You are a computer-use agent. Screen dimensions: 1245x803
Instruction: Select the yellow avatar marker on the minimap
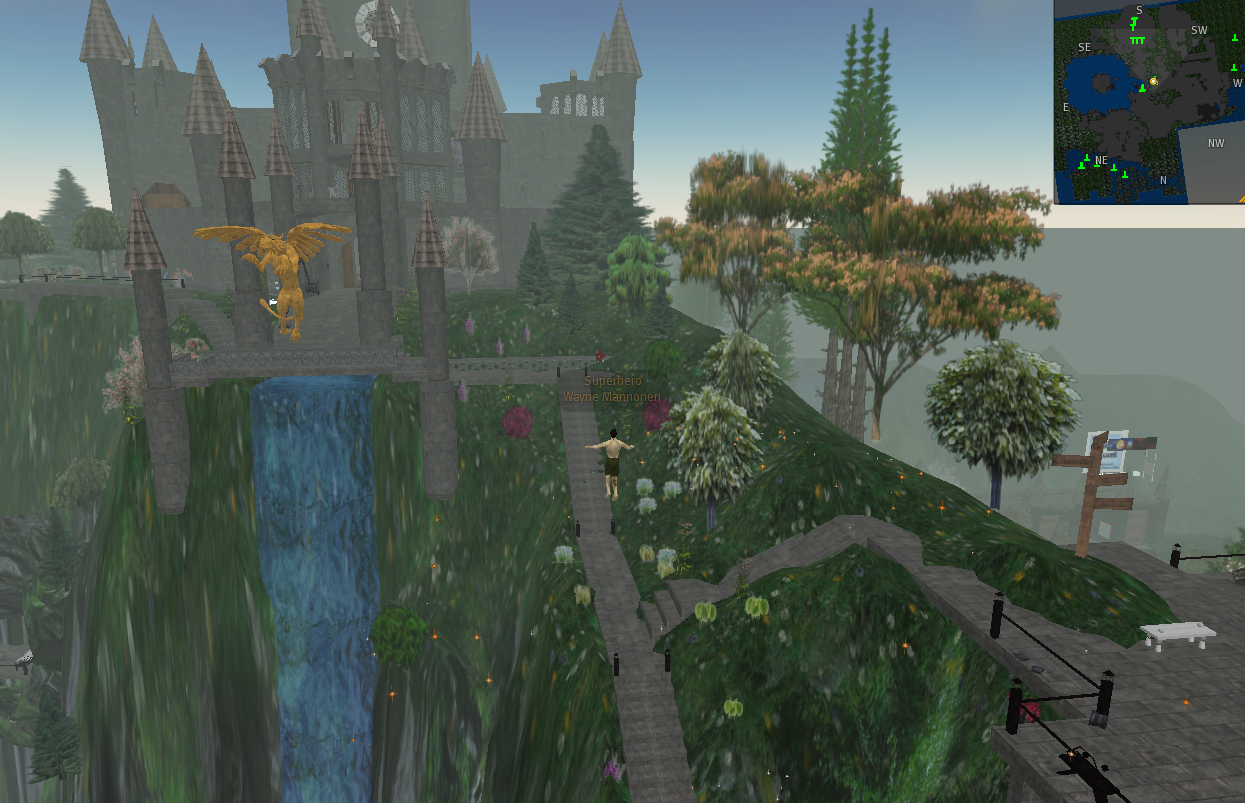(x=1153, y=81)
